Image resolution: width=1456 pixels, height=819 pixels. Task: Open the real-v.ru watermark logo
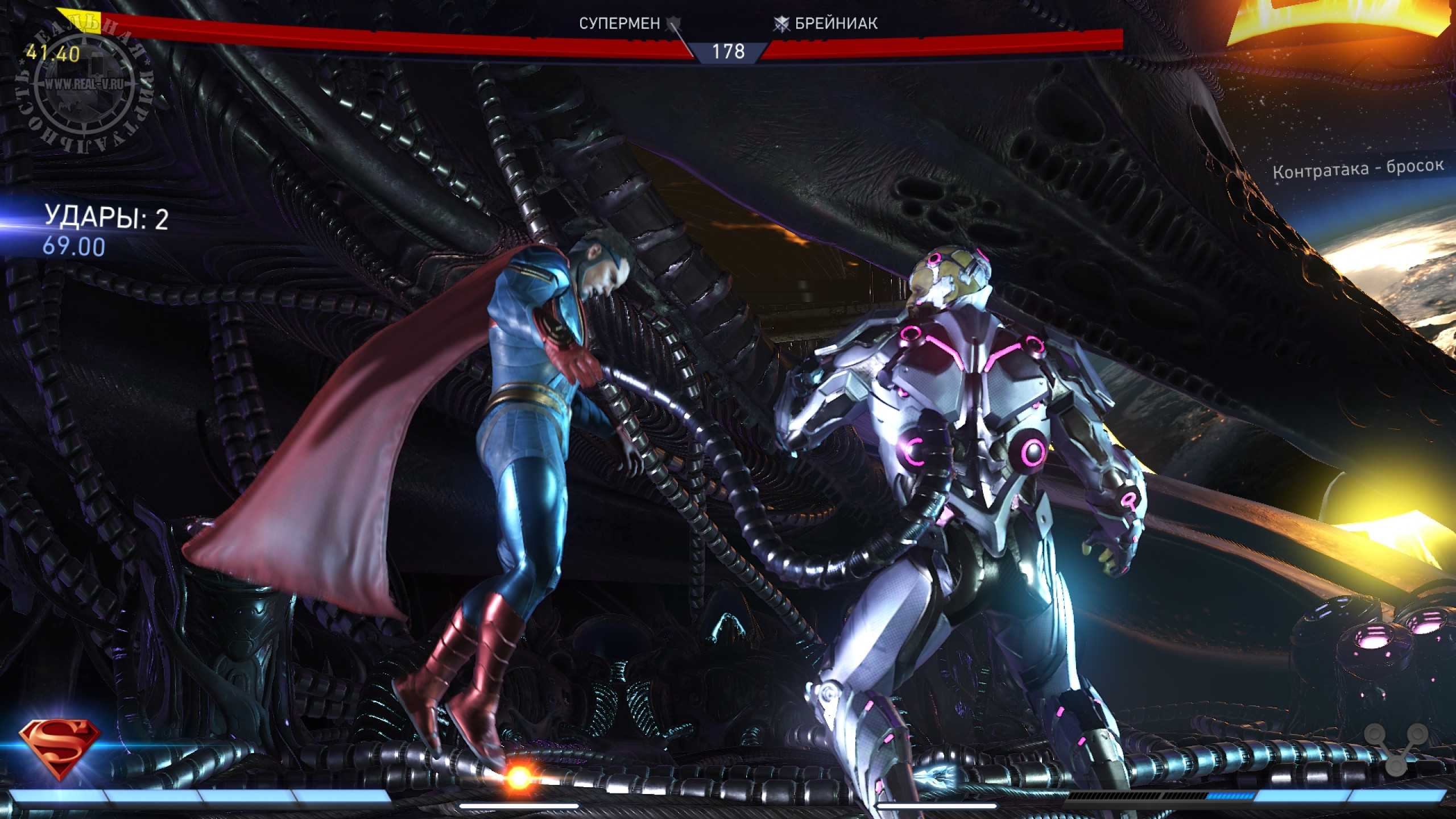(x=83, y=85)
